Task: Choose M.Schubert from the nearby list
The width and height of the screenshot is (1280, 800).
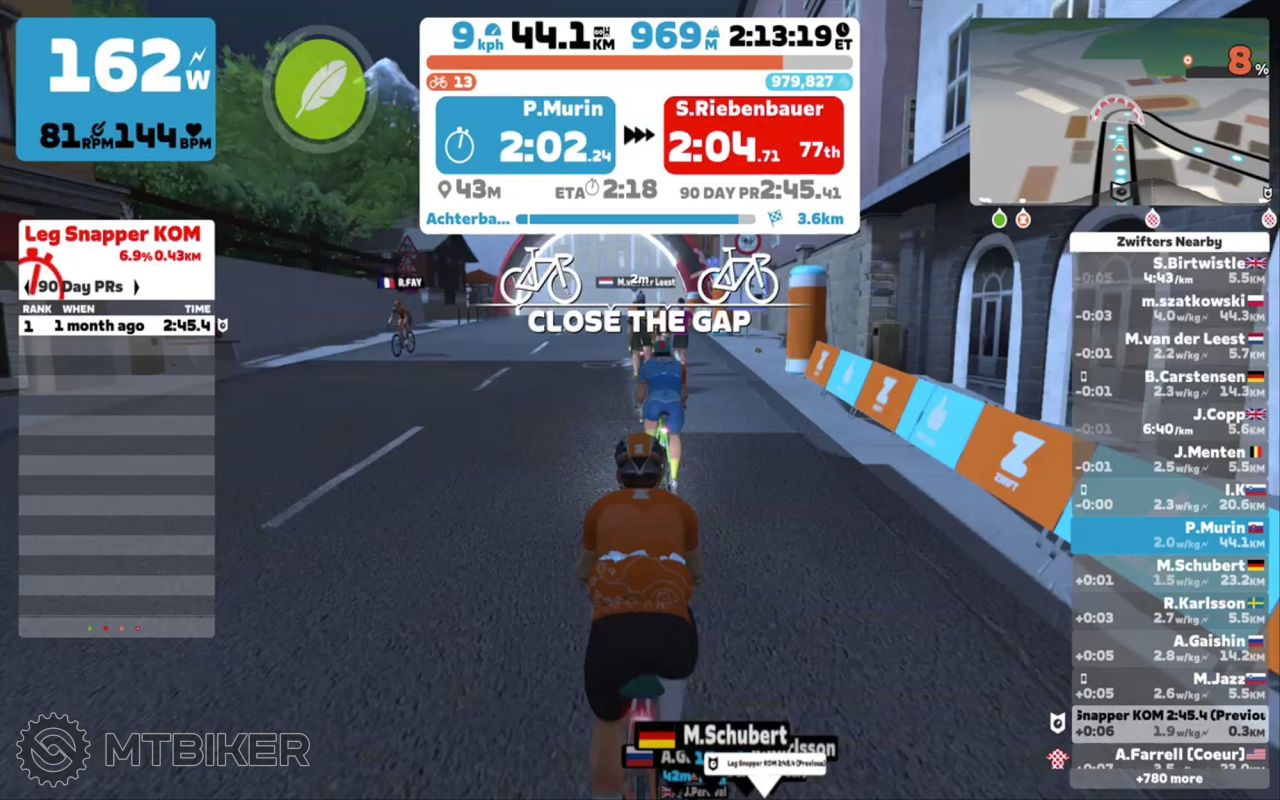Action: tap(1169, 572)
